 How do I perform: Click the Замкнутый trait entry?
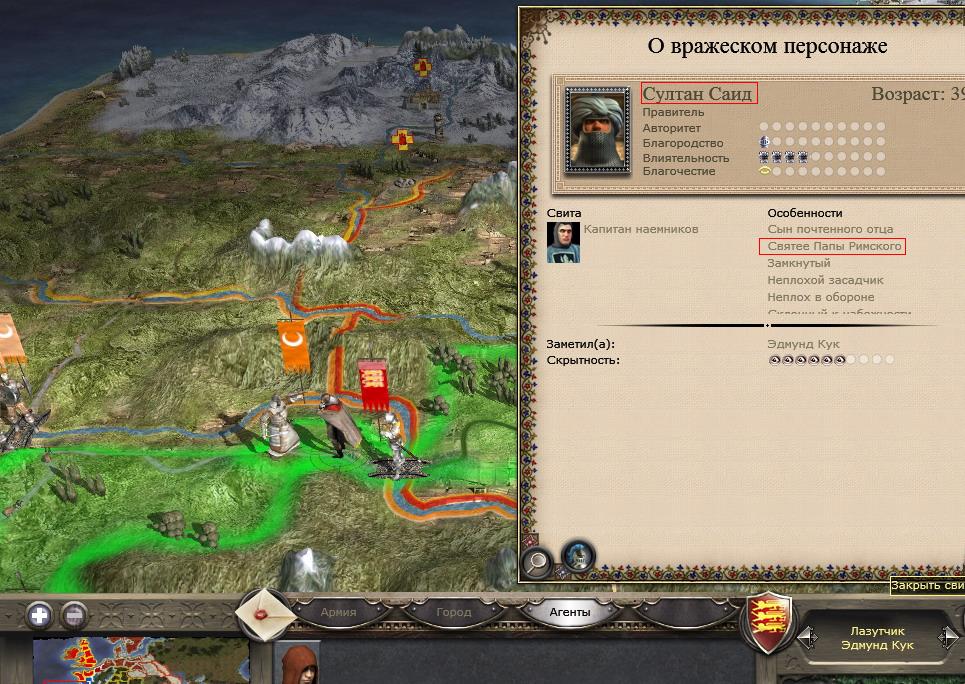tap(798, 263)
